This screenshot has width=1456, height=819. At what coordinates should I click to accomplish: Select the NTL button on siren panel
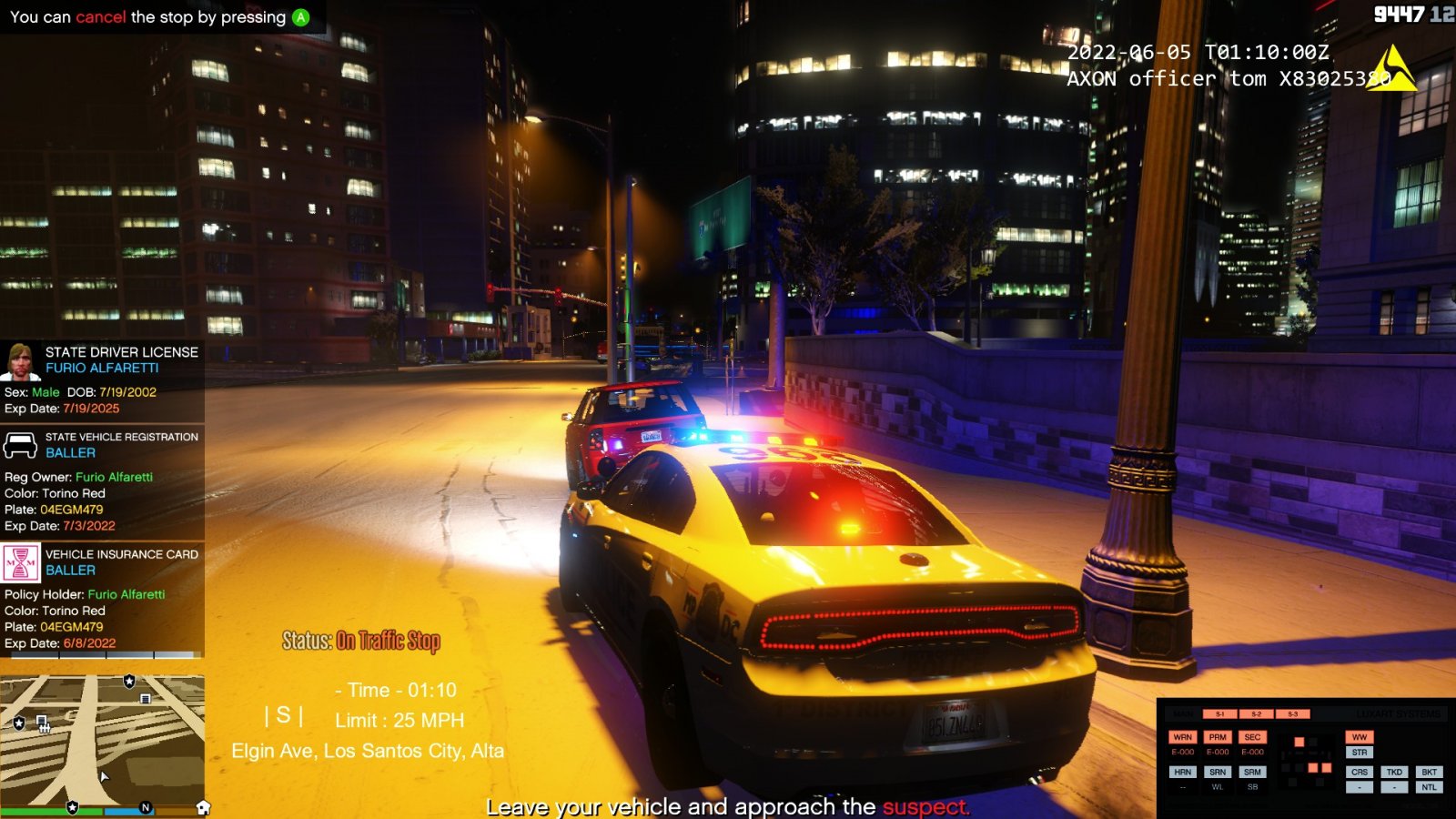[x=1429, y=787]
